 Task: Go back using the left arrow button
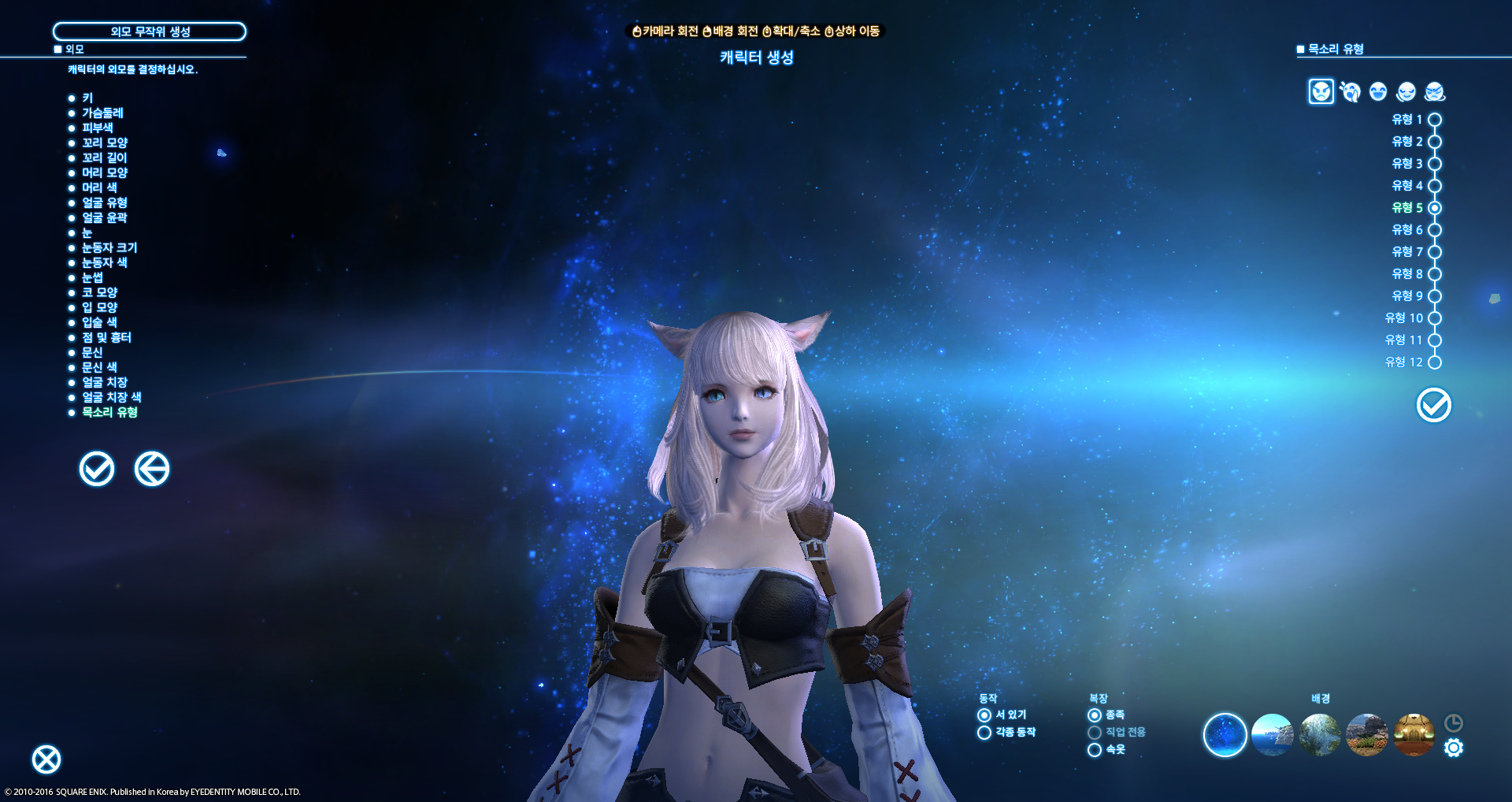152,470
